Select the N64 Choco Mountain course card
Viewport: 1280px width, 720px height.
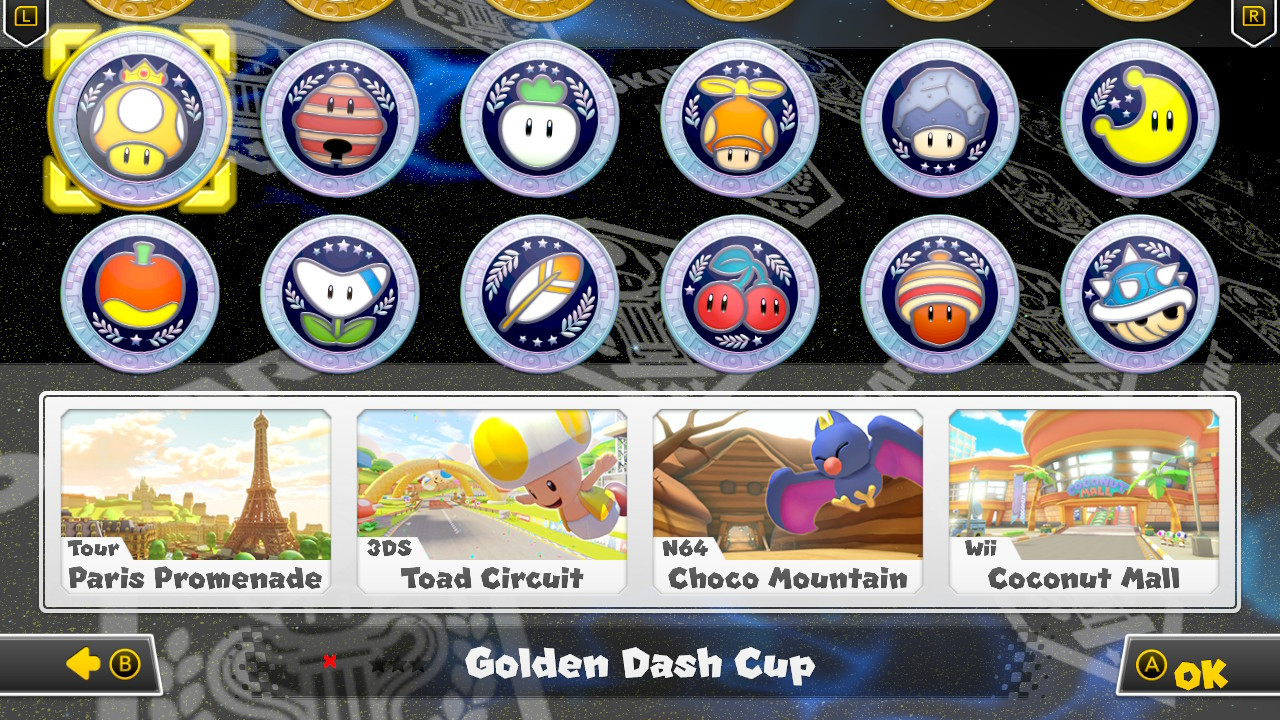[x=787, y=500]
